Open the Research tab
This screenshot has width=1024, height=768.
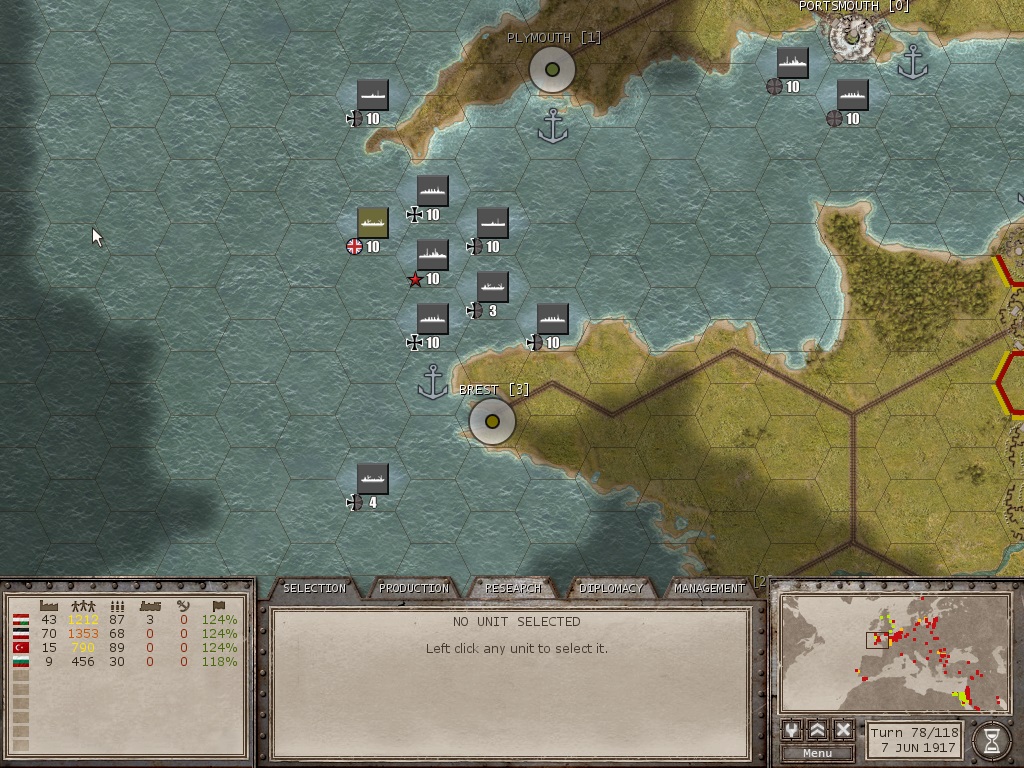513,588
